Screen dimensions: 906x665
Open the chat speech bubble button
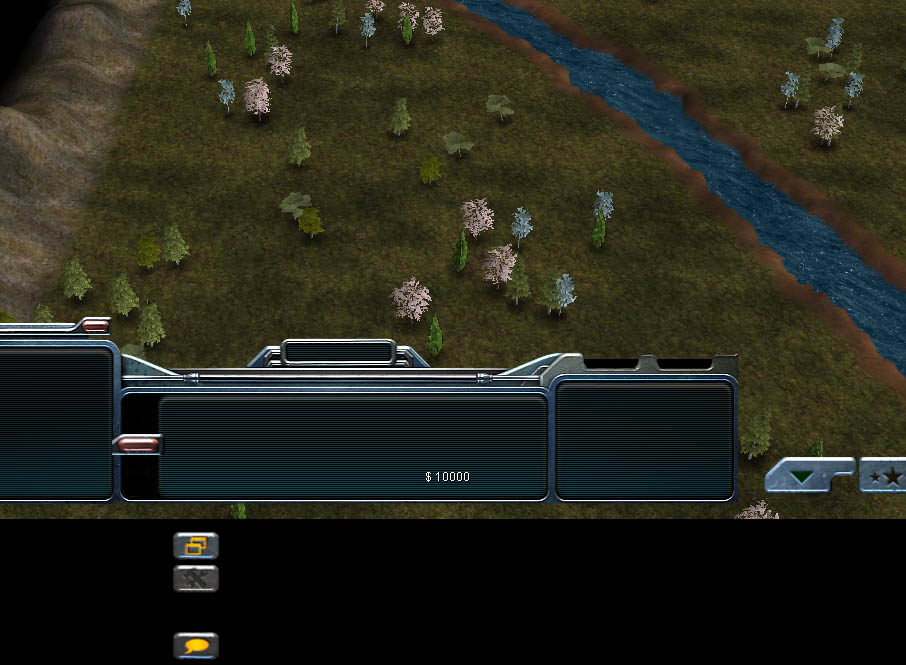tap(196, 645)
